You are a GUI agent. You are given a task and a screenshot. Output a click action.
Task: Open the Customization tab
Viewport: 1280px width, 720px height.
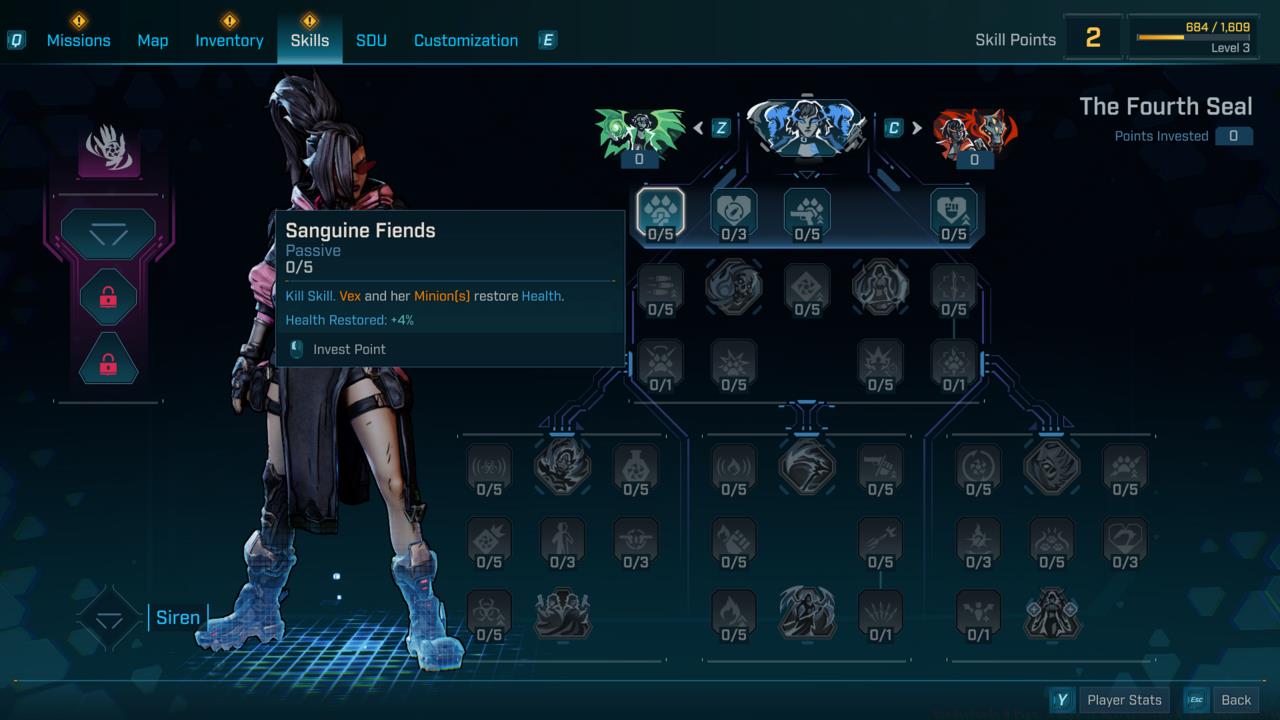[465, 40]
